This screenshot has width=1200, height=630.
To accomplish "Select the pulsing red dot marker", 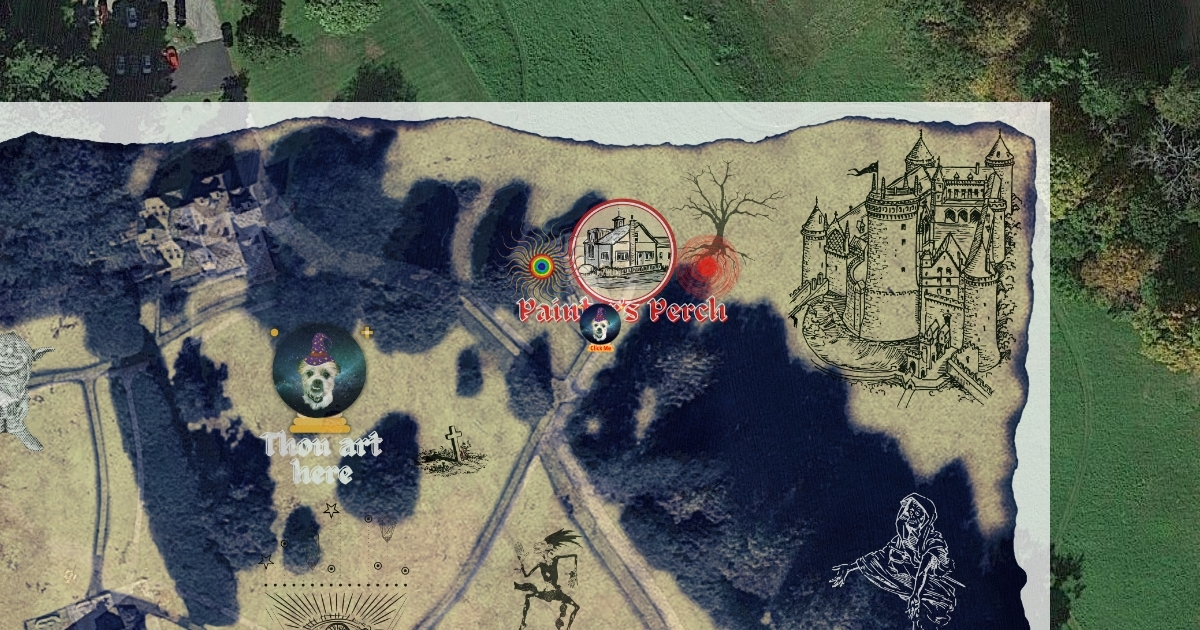I will pyautogui.click(x=707, y=268).
